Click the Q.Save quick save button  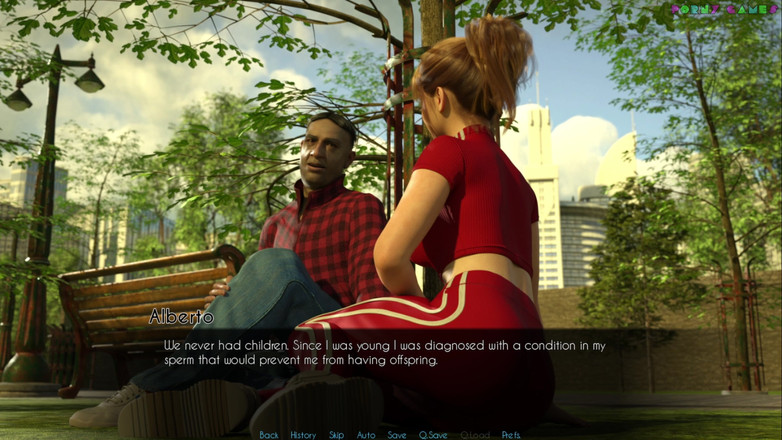[434, 435]
